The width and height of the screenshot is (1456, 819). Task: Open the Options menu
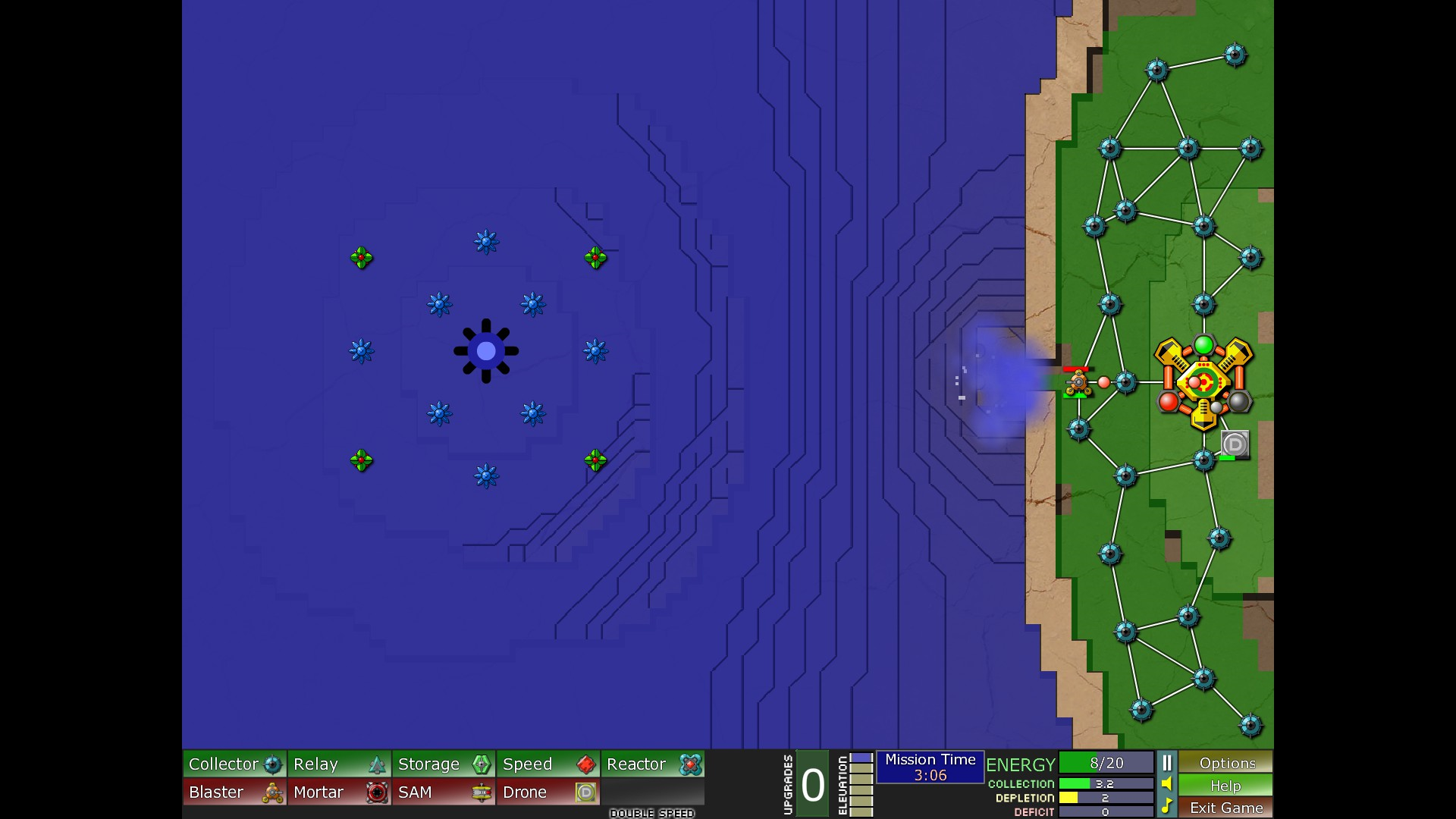click(1226, 763)
